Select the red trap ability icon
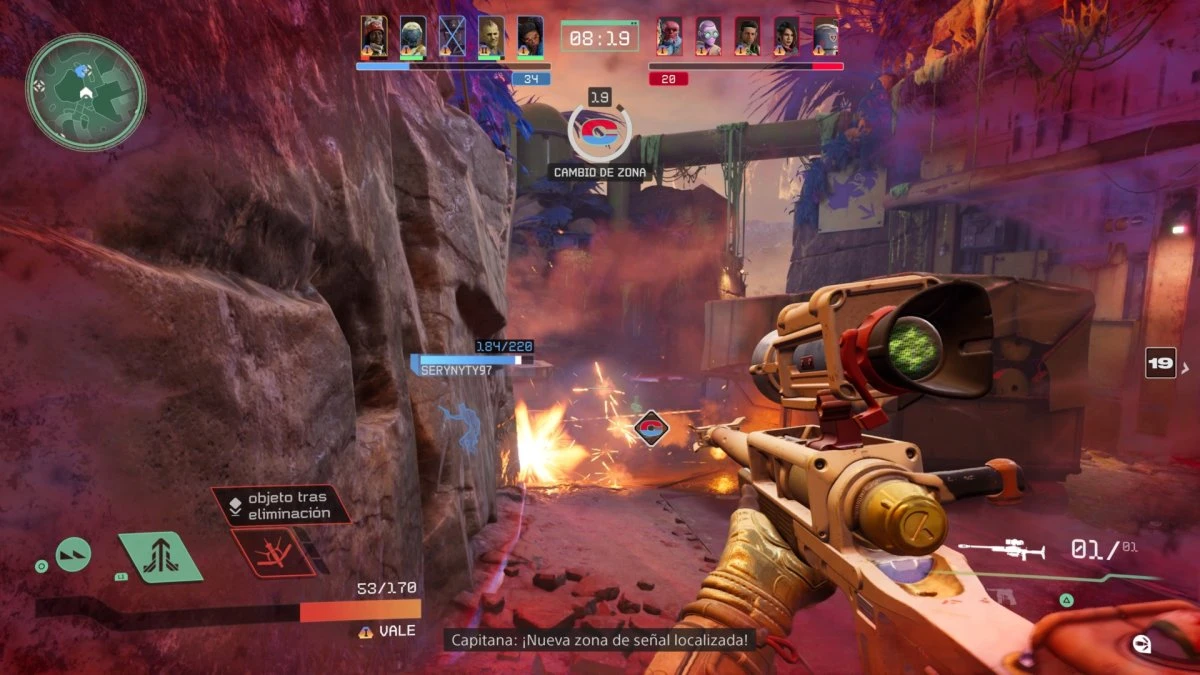 click(x=272, y=552)
